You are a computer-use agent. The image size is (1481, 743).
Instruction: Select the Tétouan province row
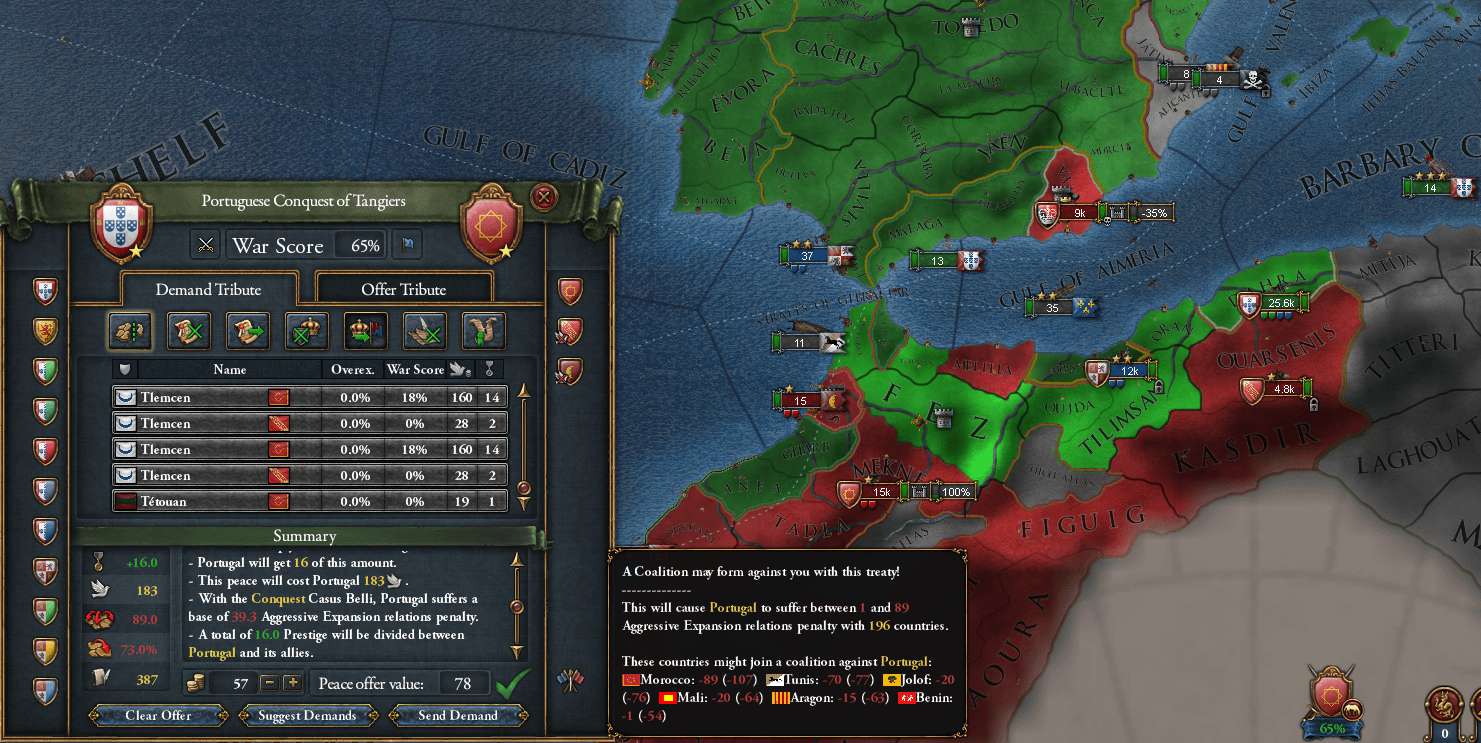pyautogui.click(x=310, y=501)
